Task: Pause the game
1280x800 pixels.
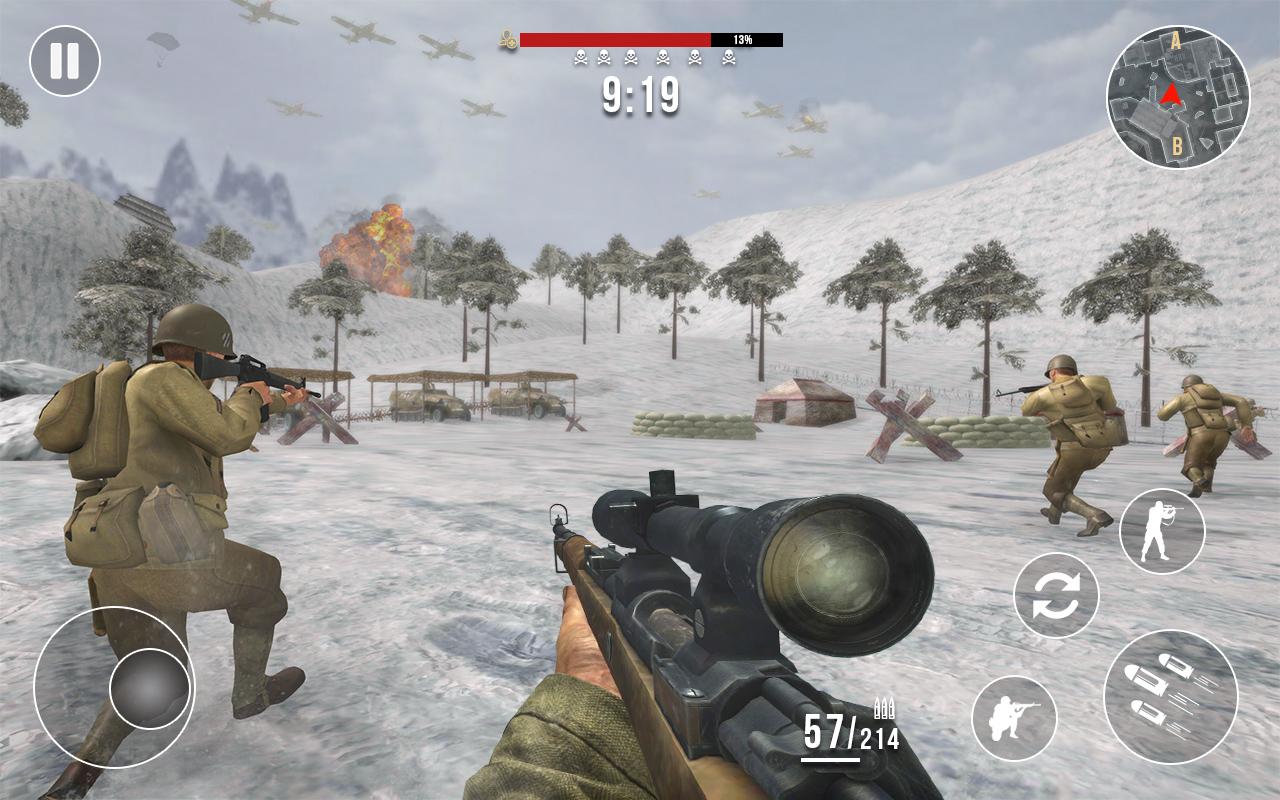Action: tap(65, 61)
